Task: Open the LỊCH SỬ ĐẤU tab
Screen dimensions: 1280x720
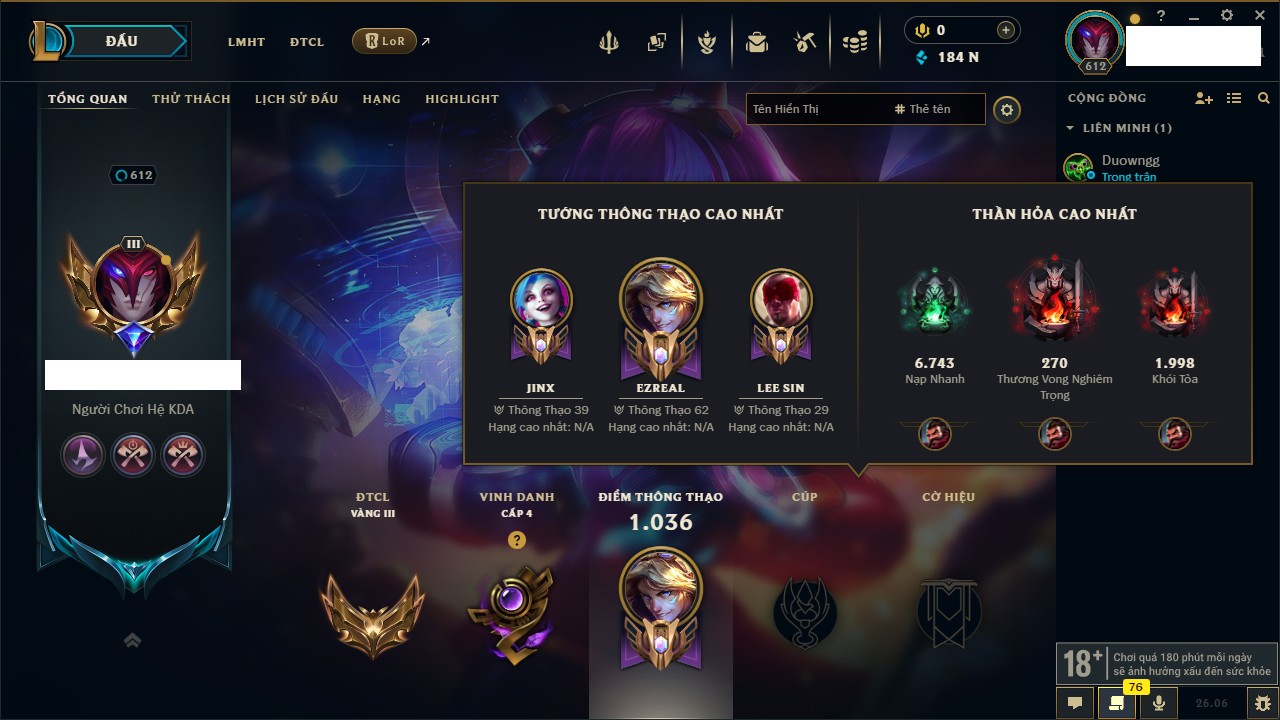Action: (x=296, y=99)
